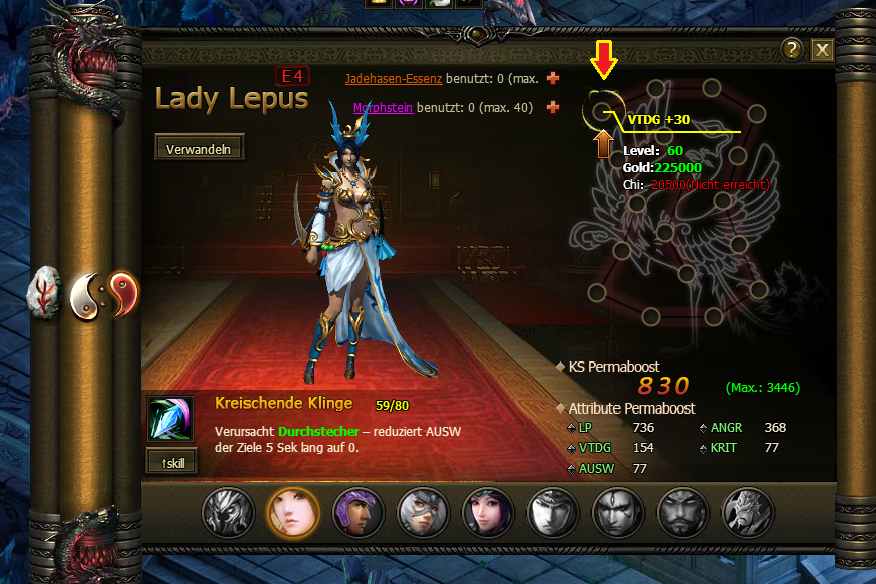Open the Morphstein link
Screen dimensions: 876x584
[x=383, y=107]
